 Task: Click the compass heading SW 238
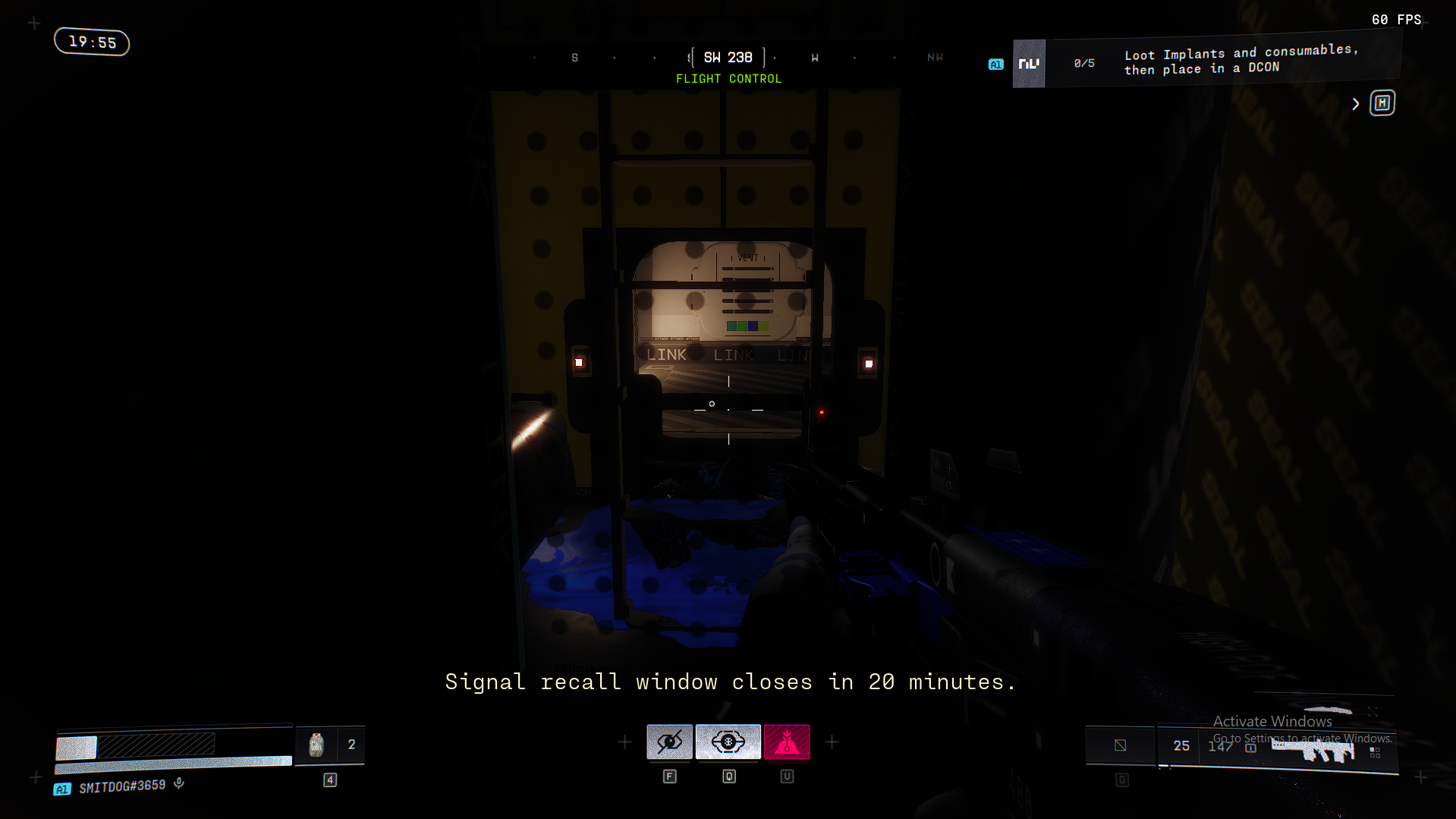click(x=728, y=58)
